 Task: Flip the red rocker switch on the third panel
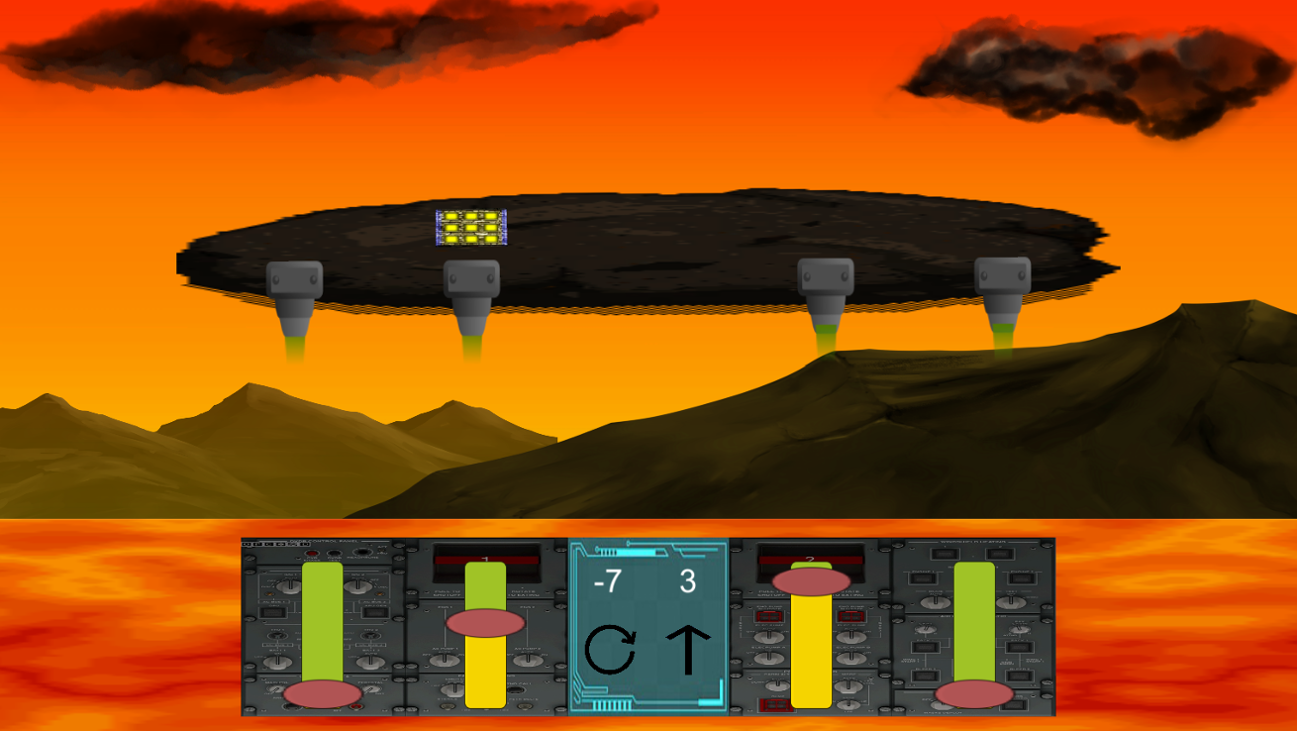coord(770,617)
